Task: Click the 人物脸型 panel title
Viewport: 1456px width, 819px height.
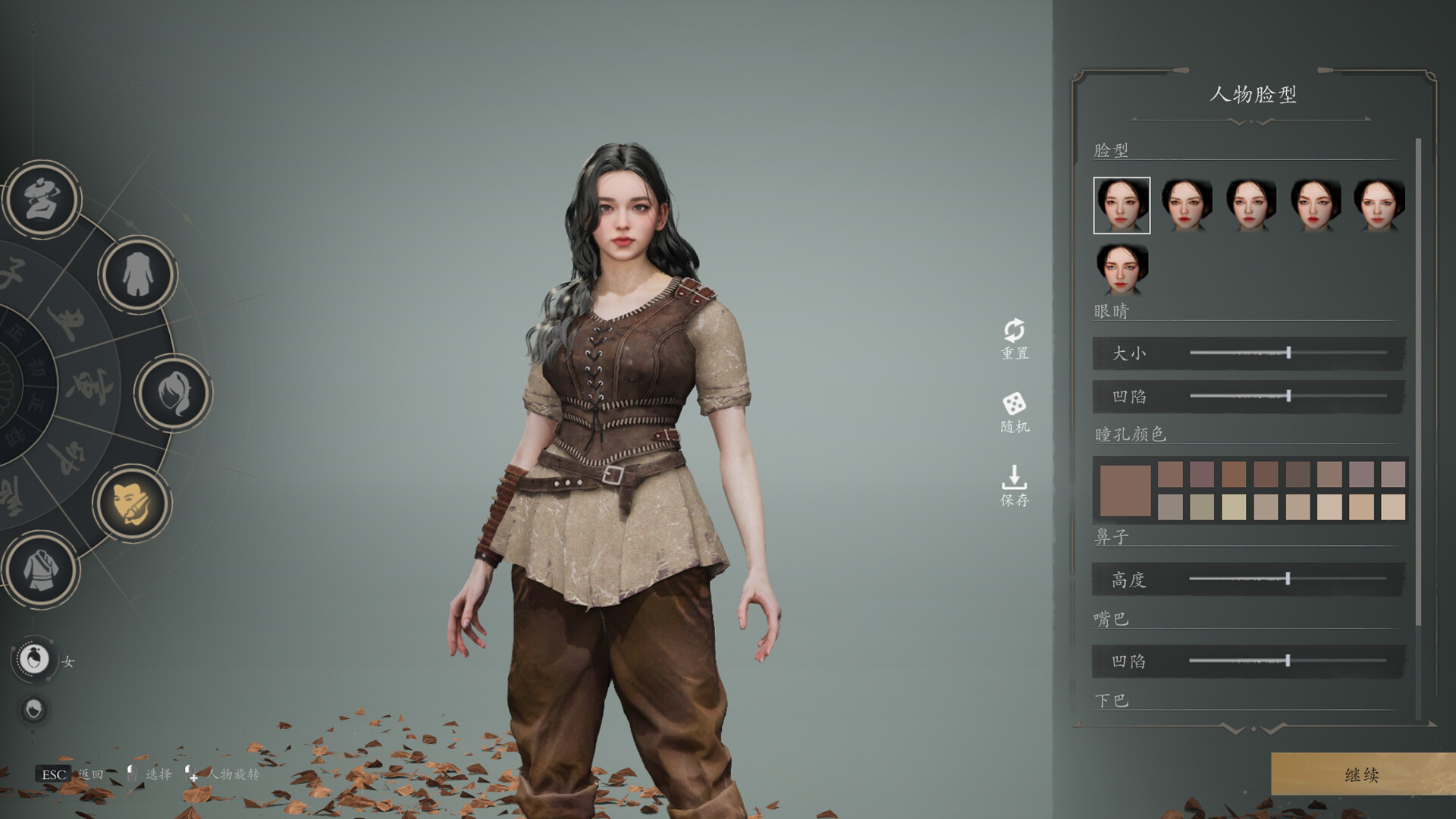Action: coord(1254,96)
